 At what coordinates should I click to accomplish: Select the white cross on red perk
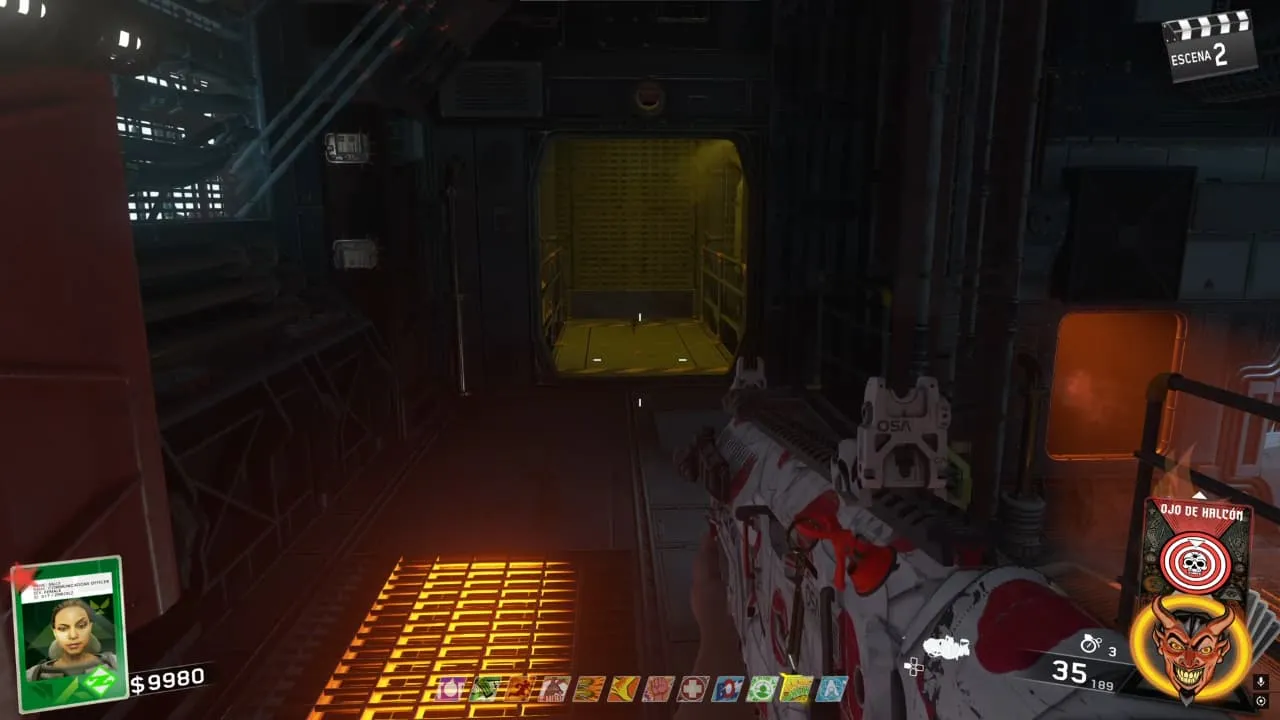click(692, 689)
